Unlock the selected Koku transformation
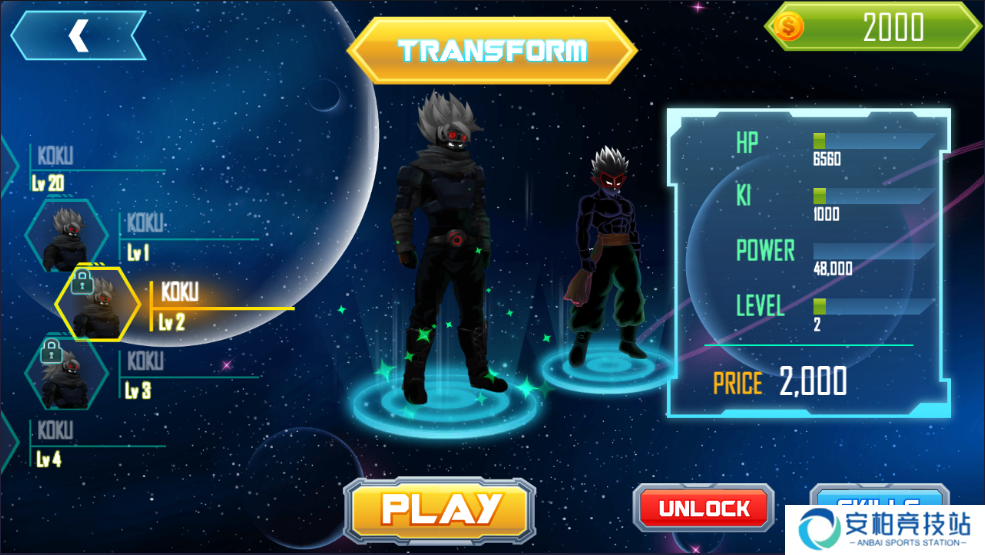Viewport: 985px width, 555px height. (x=704, y=508)
